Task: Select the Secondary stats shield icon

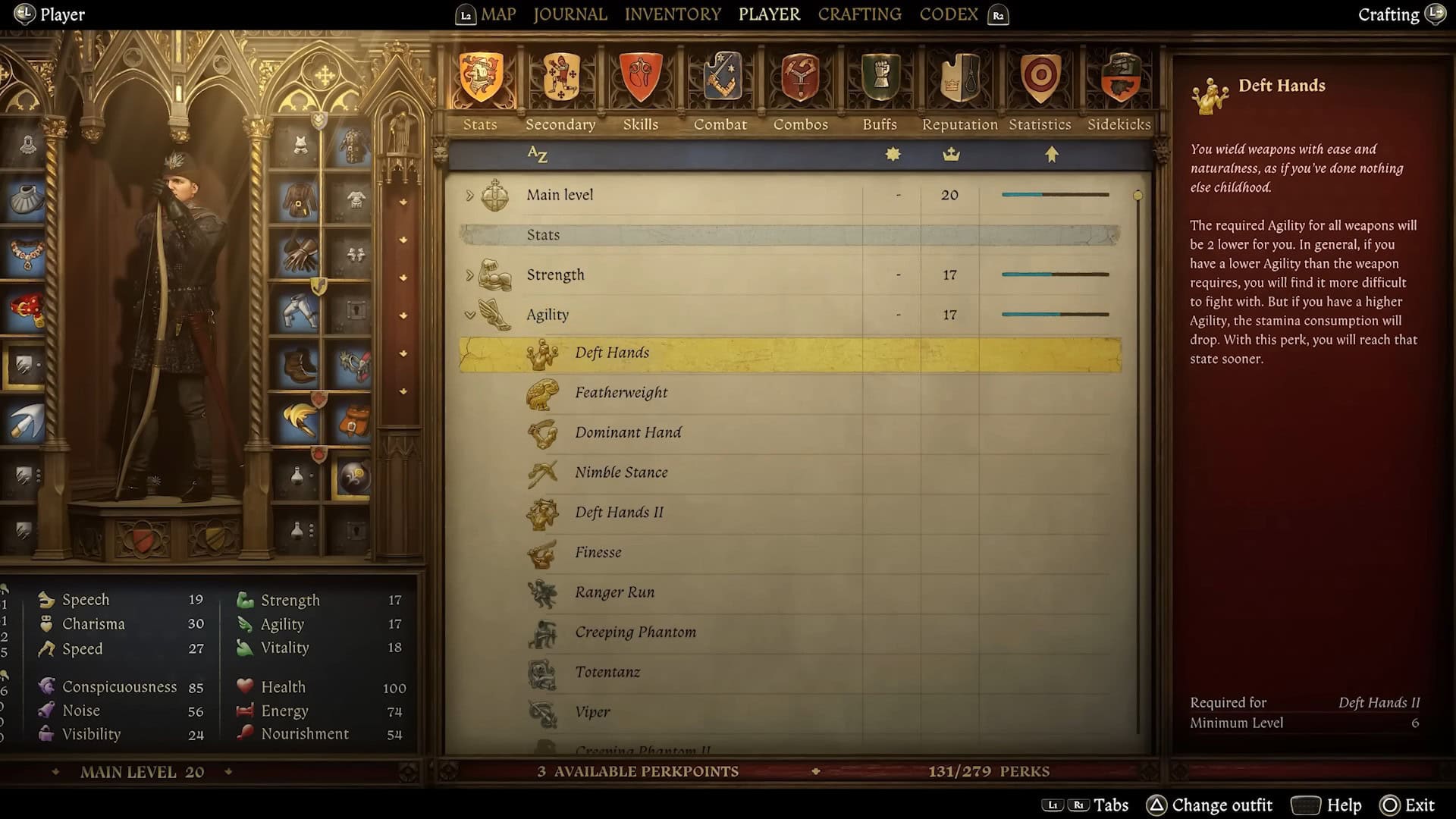Action: (560, 76)
